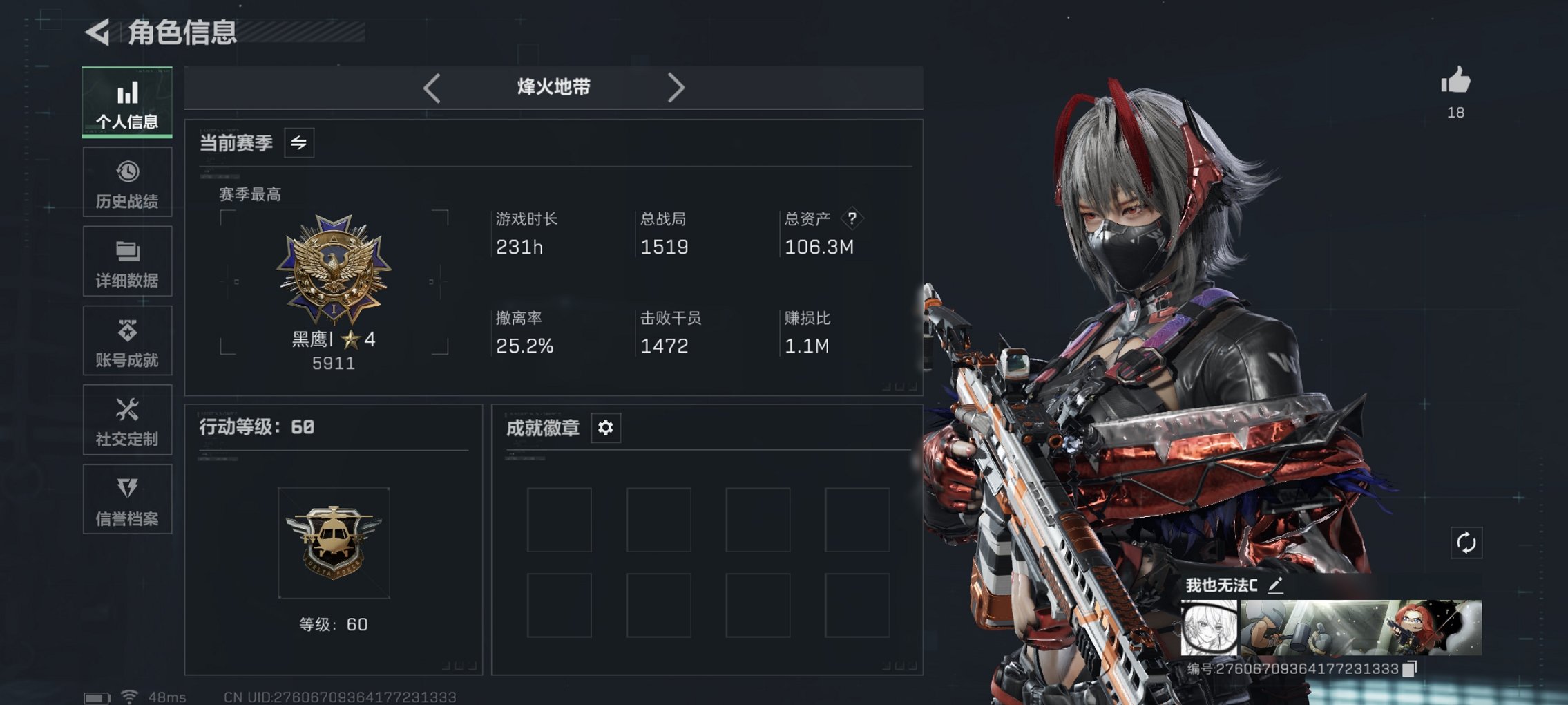Switch season stats using the ⇆ switch control
The width and height of the screenshot is (1568, 705).
(x=298, y=143)
